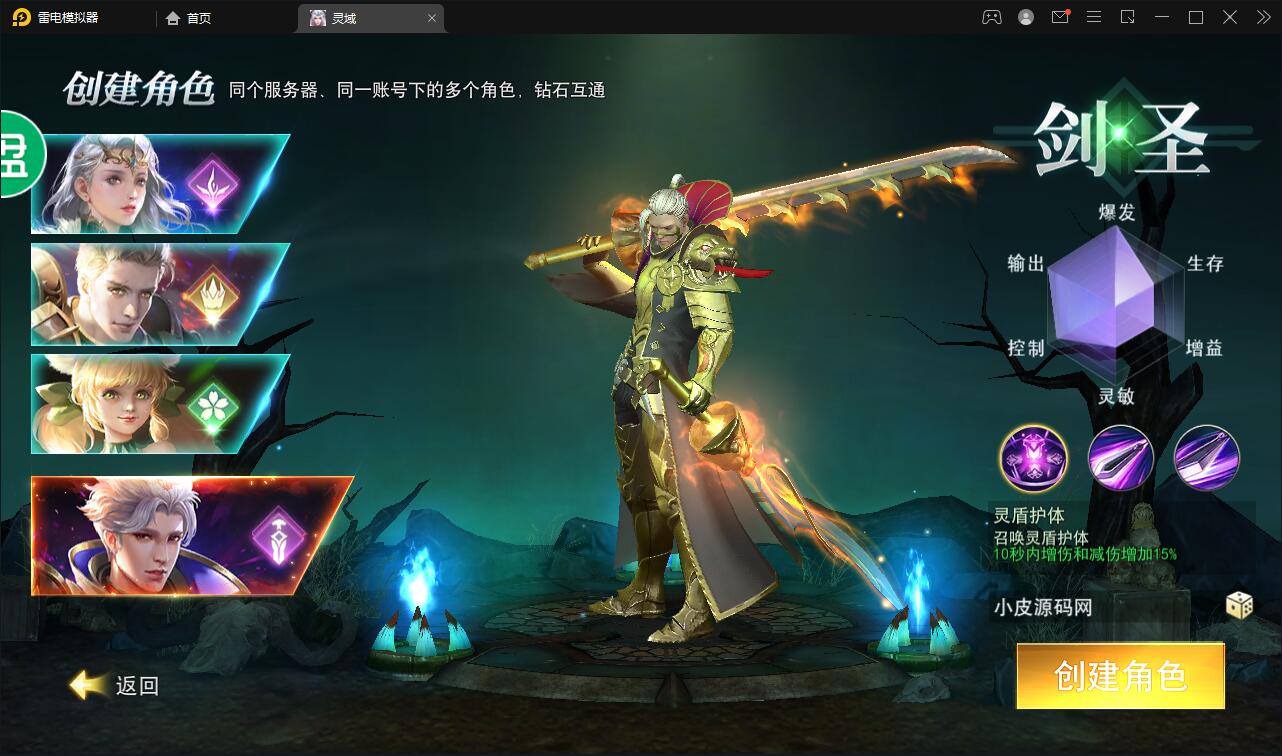Open LDPlayer game center gamepad icon

click(x=991, y=17)
